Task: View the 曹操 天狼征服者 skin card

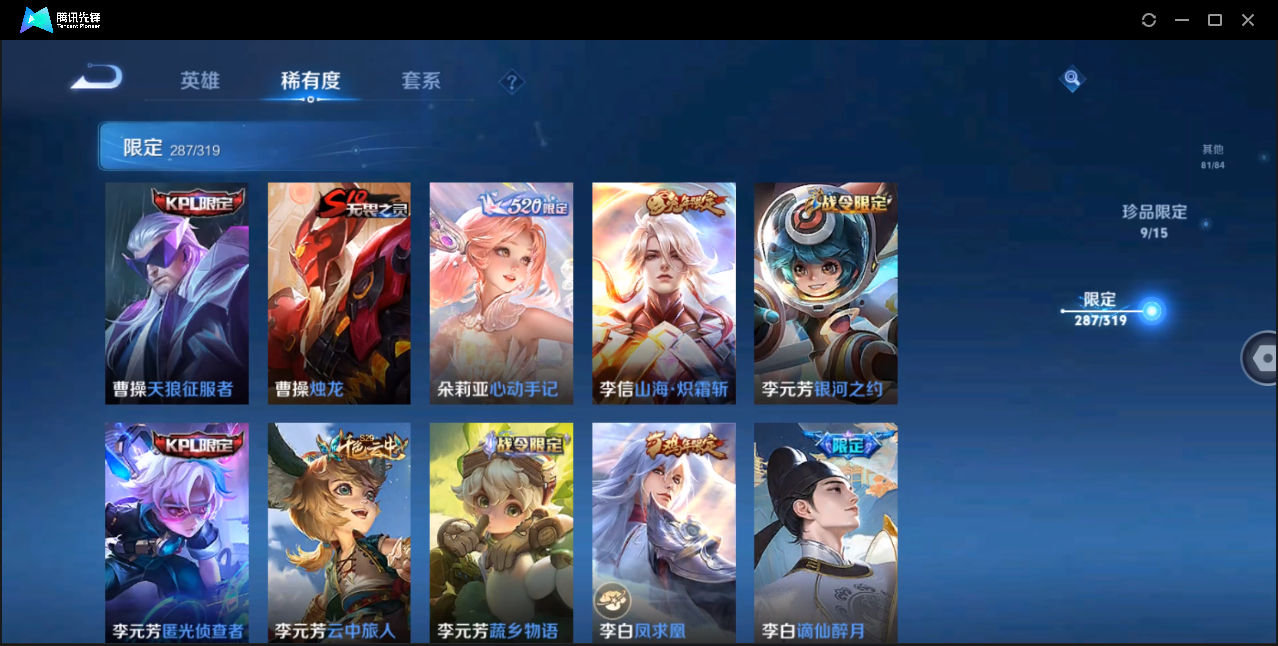Action: [177, 293]
